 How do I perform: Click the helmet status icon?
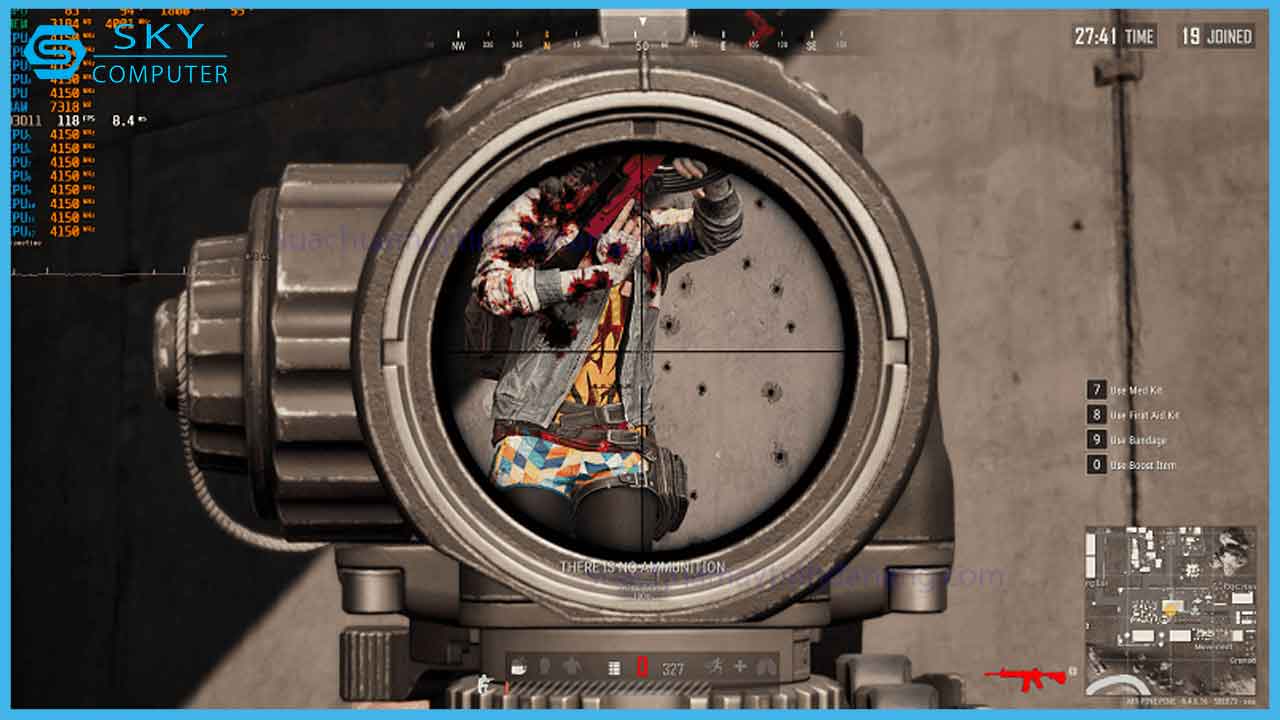[544, 667]
